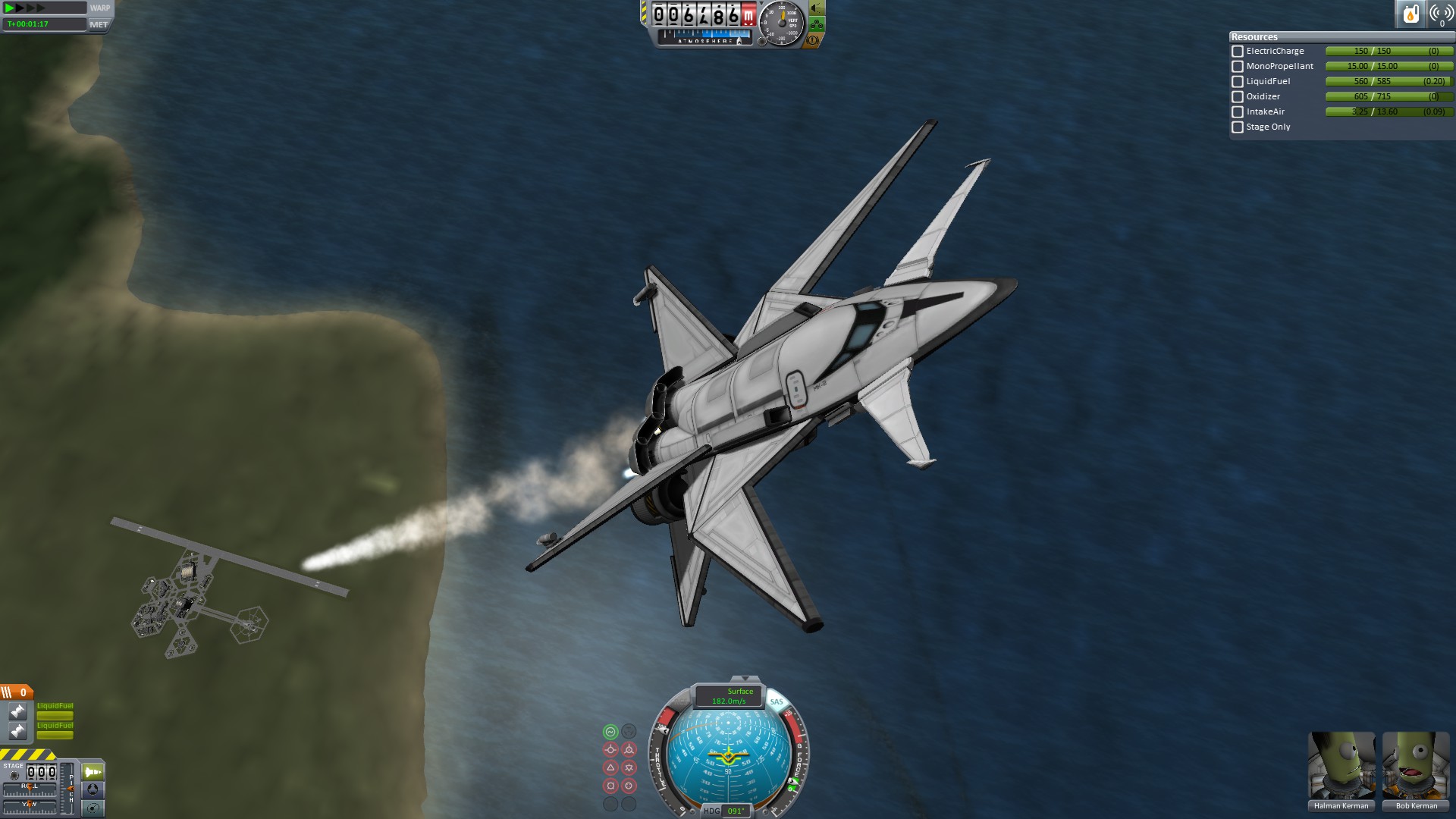Toggle the brakes warning button

(x=813, y=40)
